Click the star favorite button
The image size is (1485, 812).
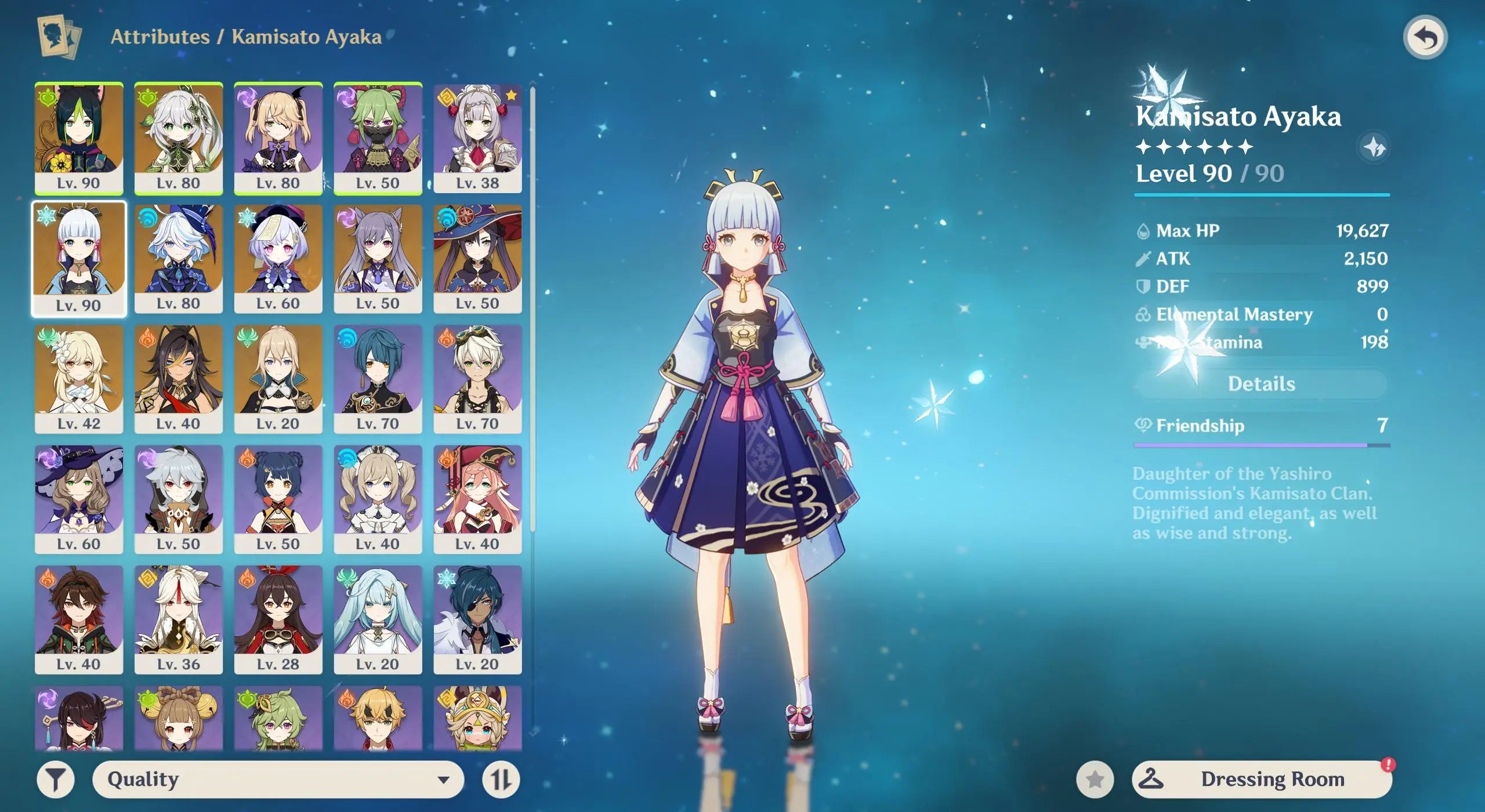pyautogui.click(x=1095, y=779)
